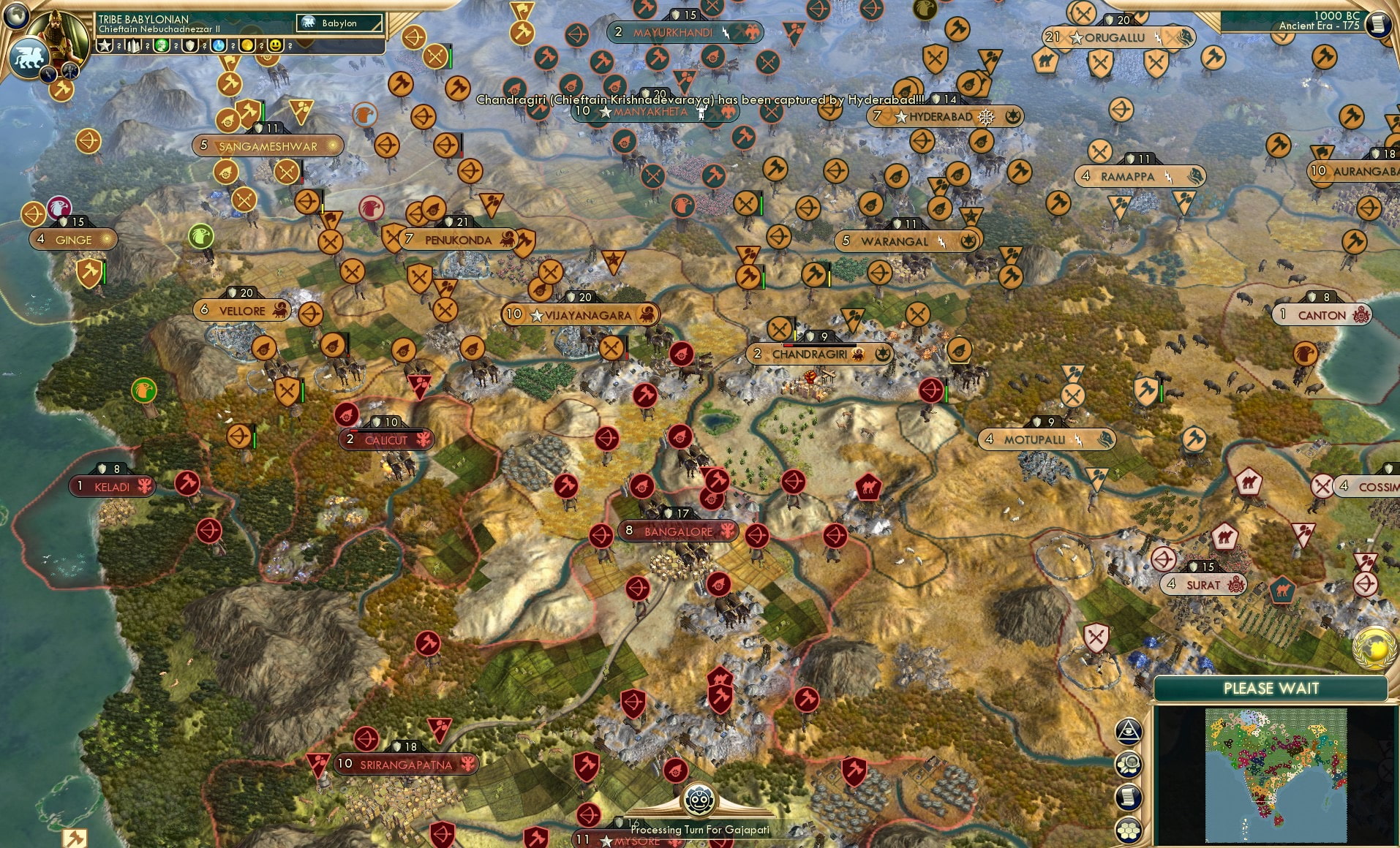Click the winged lion Babylon emblem
Viewport: 1400px width, 848px height.
click(28, 59)
